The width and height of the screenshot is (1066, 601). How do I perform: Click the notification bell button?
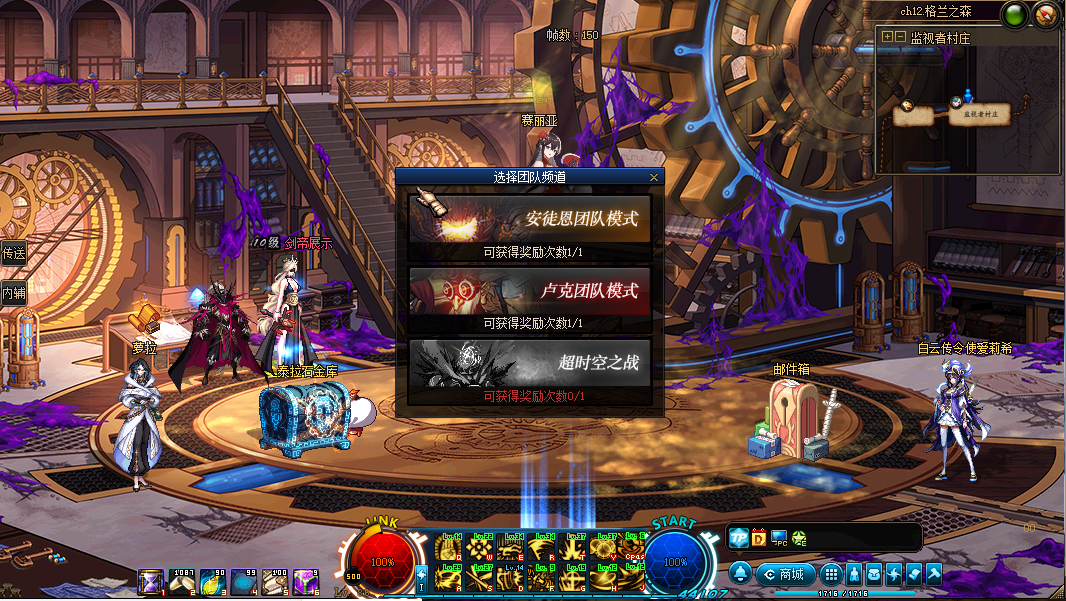(x=740, y=574)
